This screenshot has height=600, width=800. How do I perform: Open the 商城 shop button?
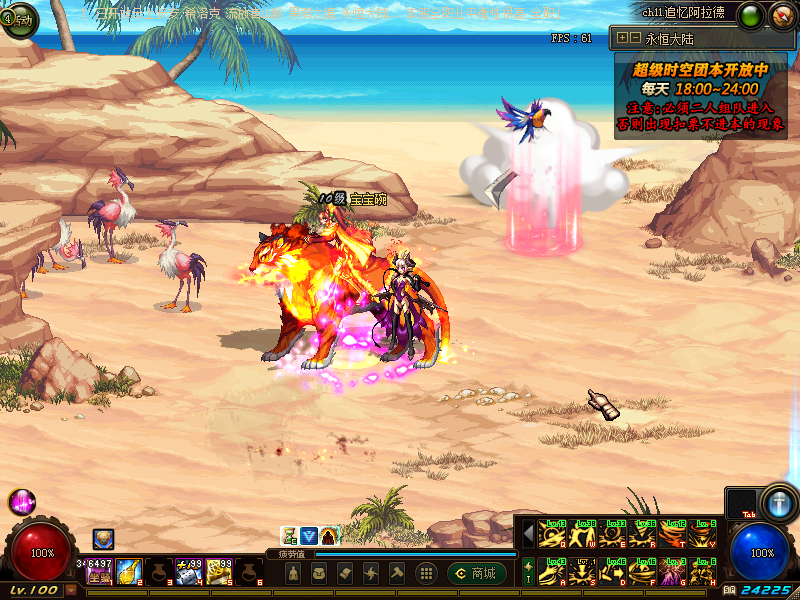click(476, 573)
